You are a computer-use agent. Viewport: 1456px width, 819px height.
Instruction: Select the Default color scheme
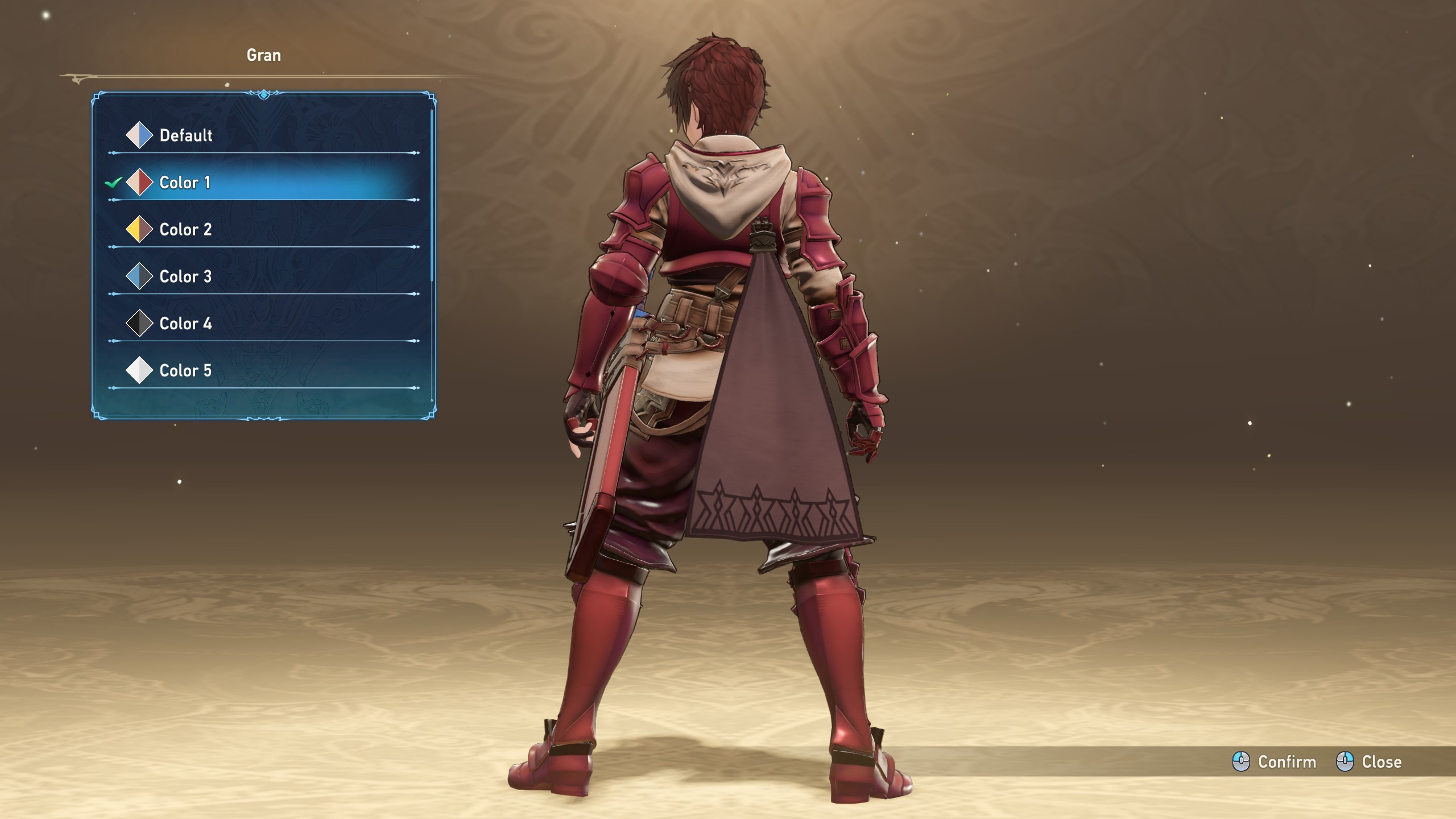(185, 135)
